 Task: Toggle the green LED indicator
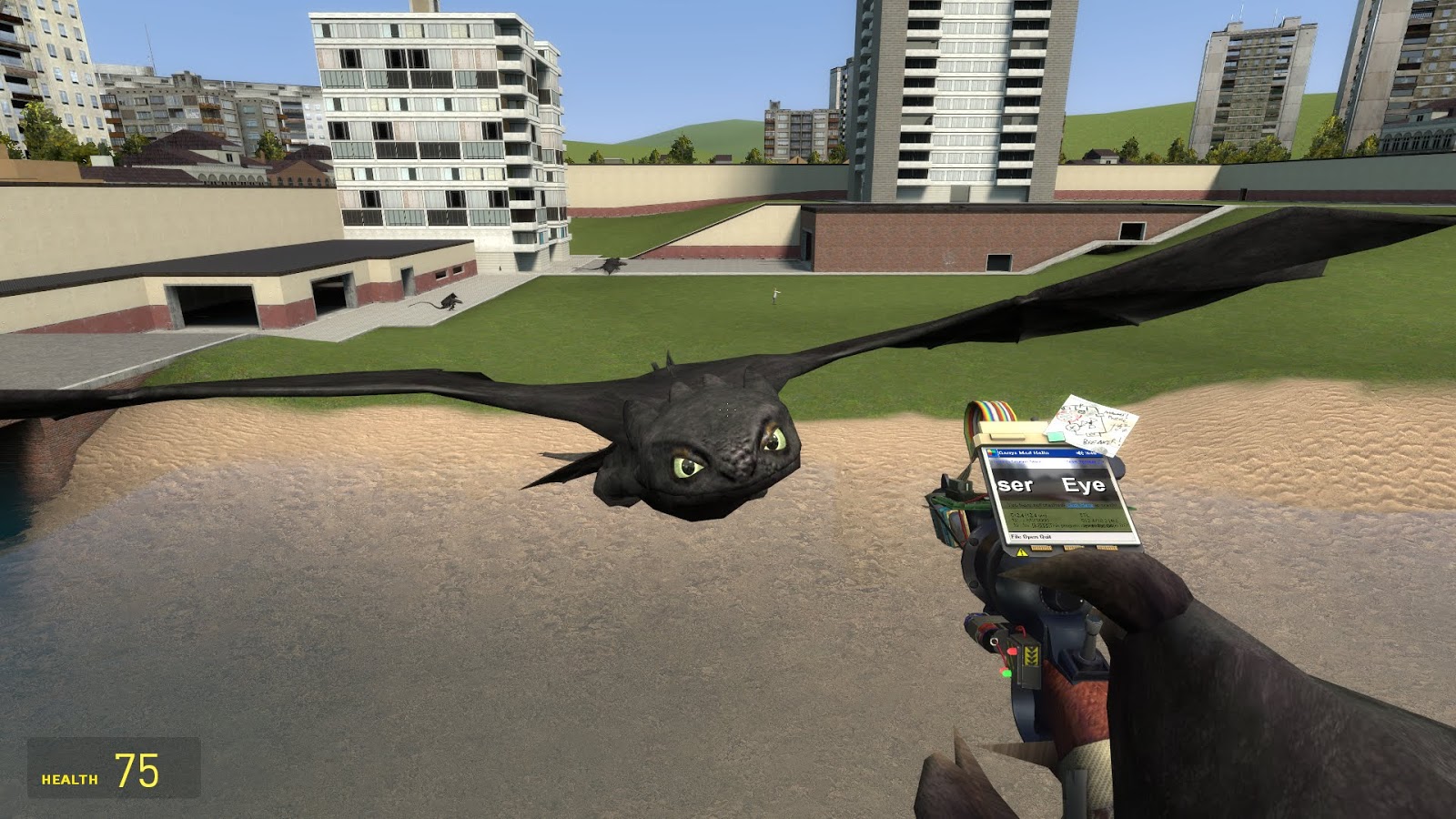click(x=1006, y=673)
